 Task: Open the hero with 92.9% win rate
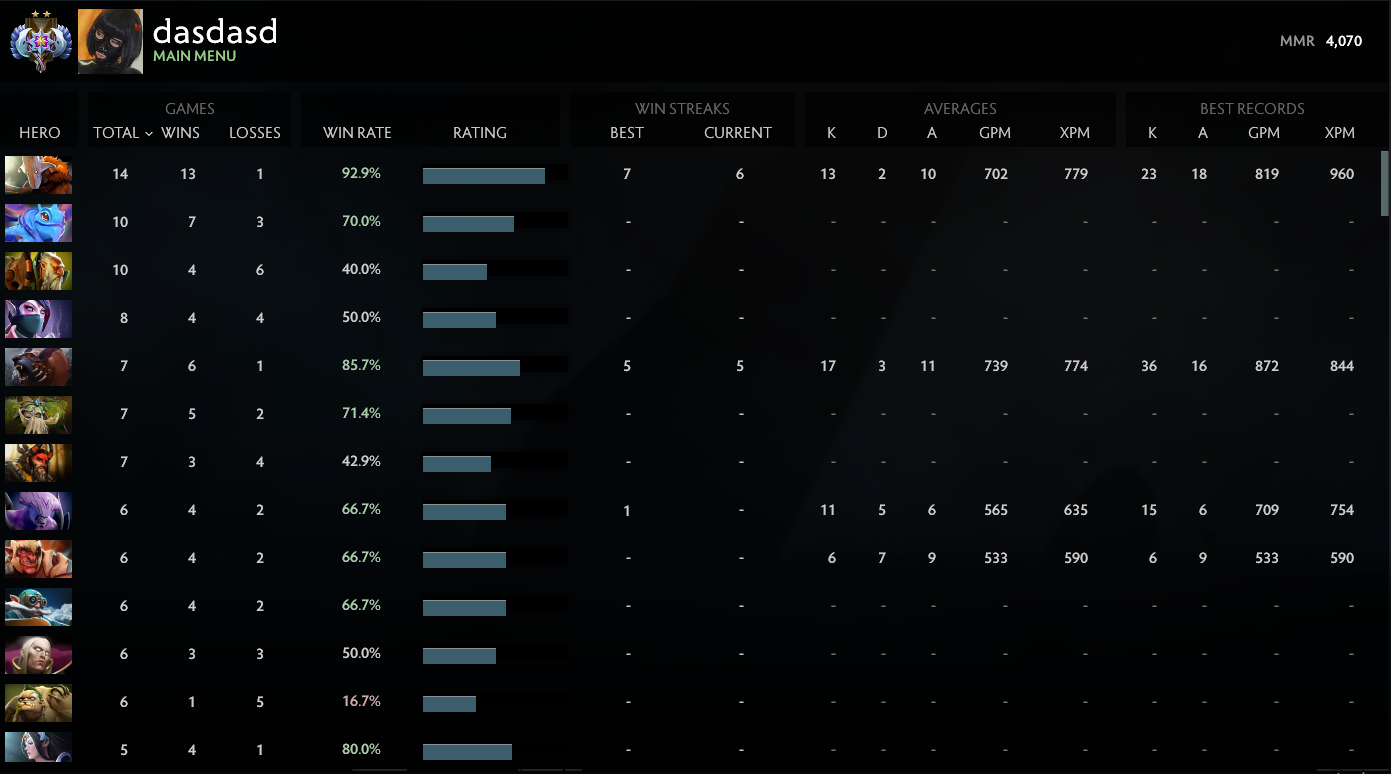click(x=36, y=174)
